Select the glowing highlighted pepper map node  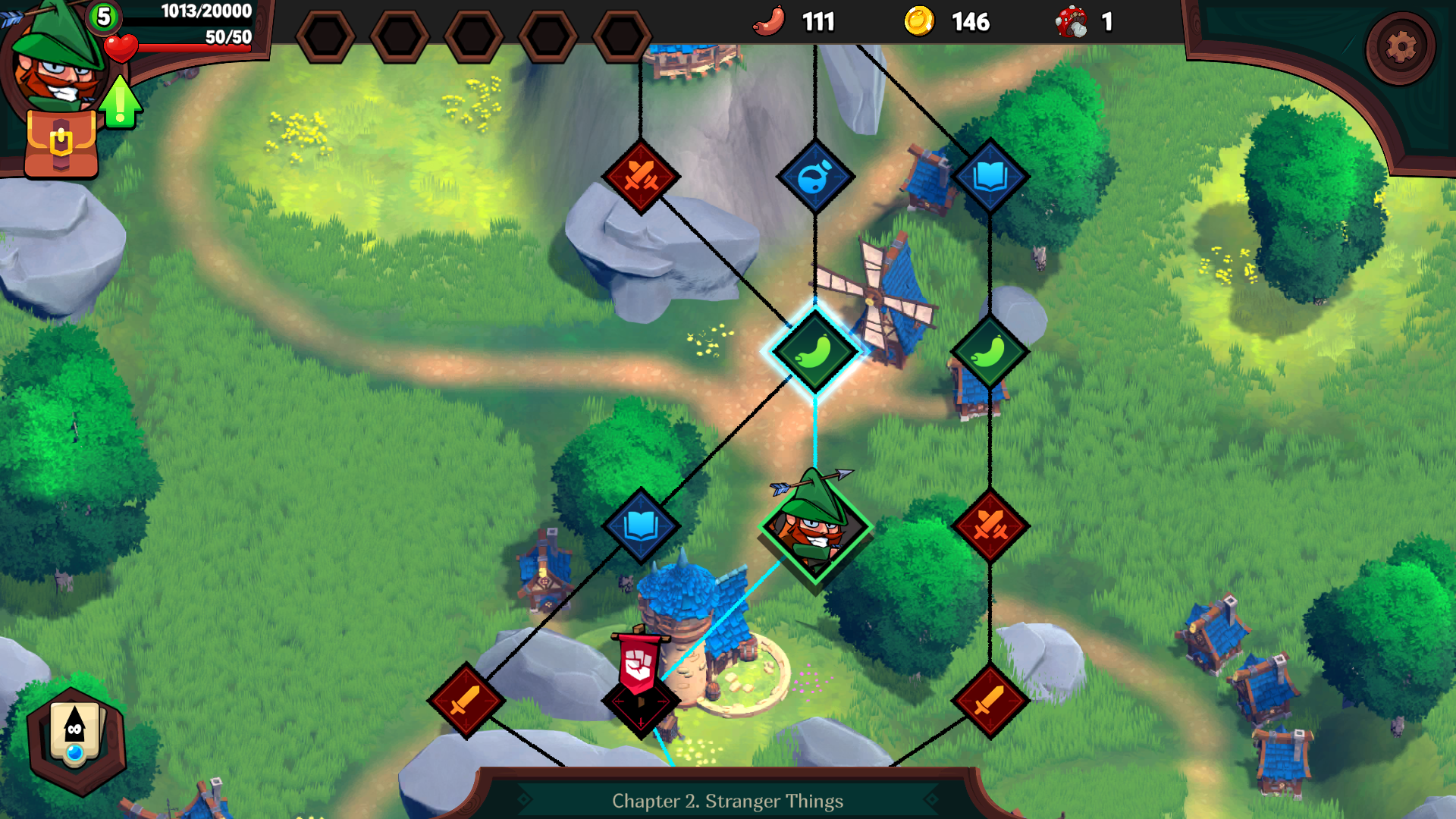point(814,352)
